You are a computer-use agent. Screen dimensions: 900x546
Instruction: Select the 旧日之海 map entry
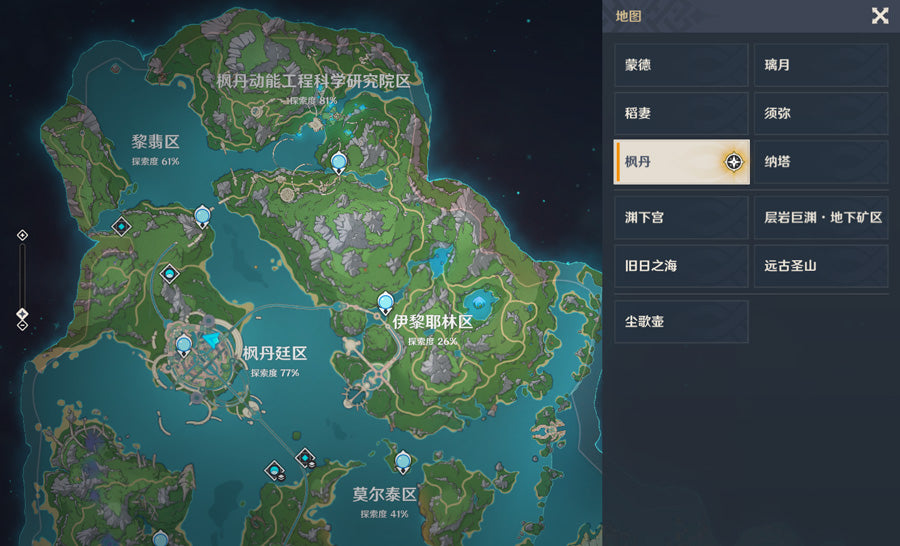[x=681, y=266]
